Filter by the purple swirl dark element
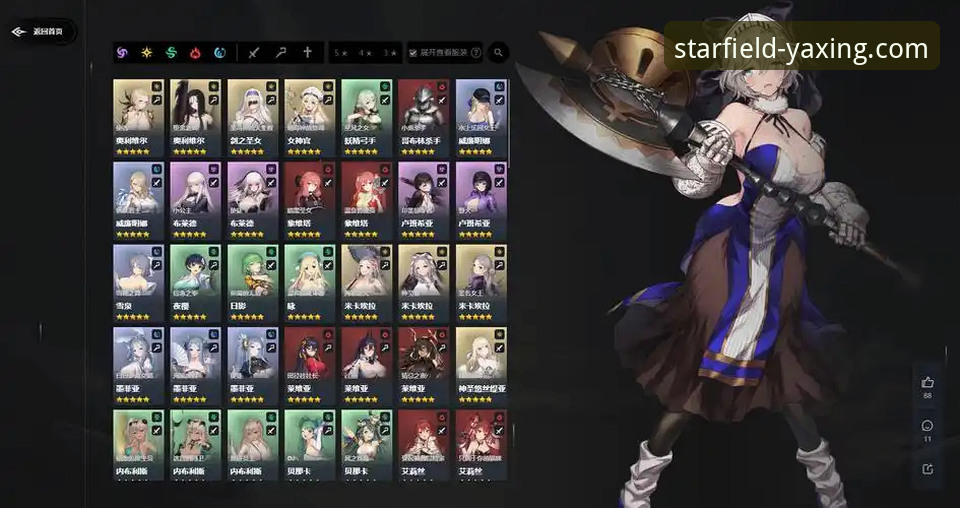The width and height of the screenshot is (960, 508). pyautogui.click(x=122, y=52)
